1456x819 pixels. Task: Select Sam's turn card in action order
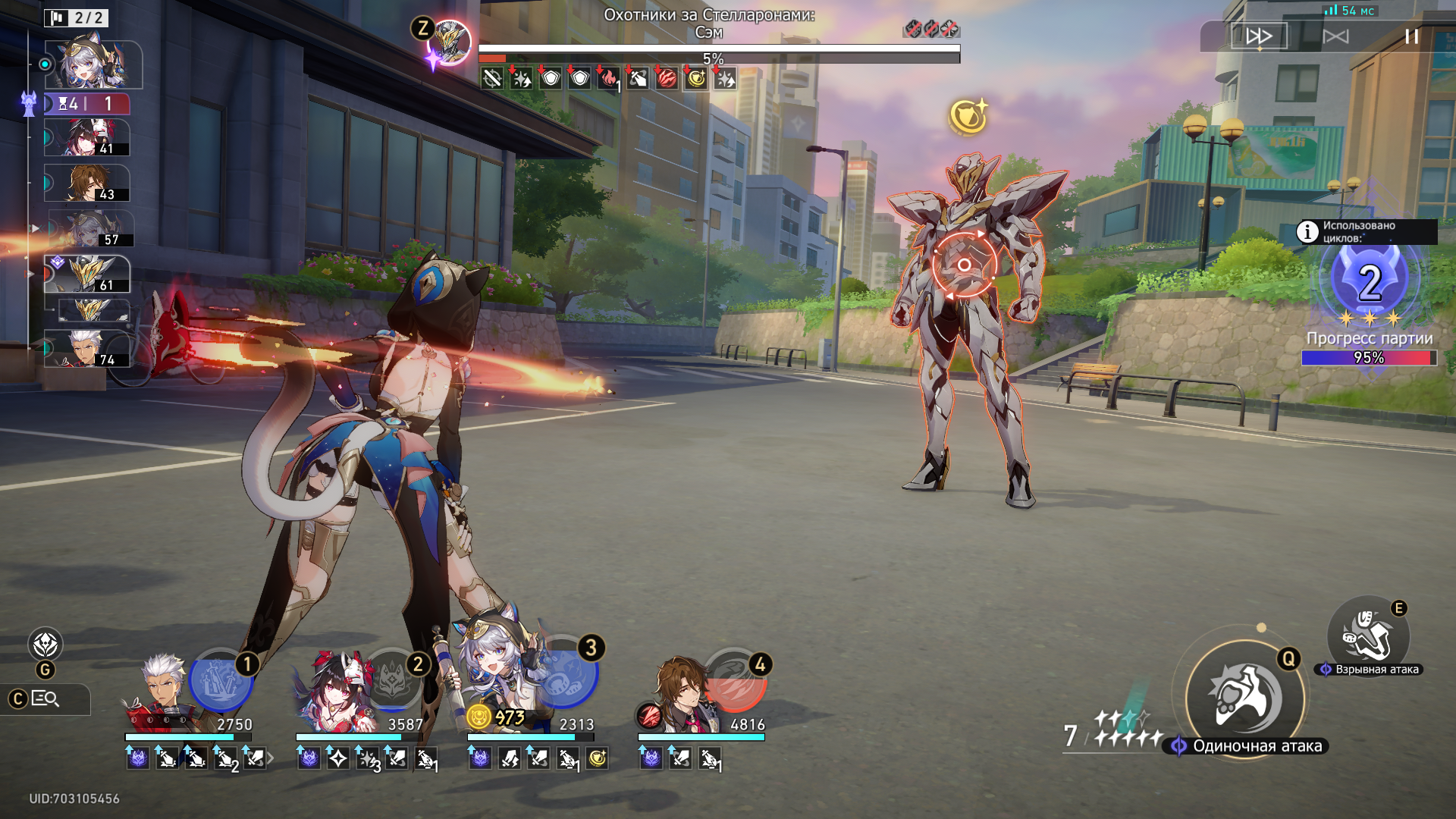(x=88, y=274)
